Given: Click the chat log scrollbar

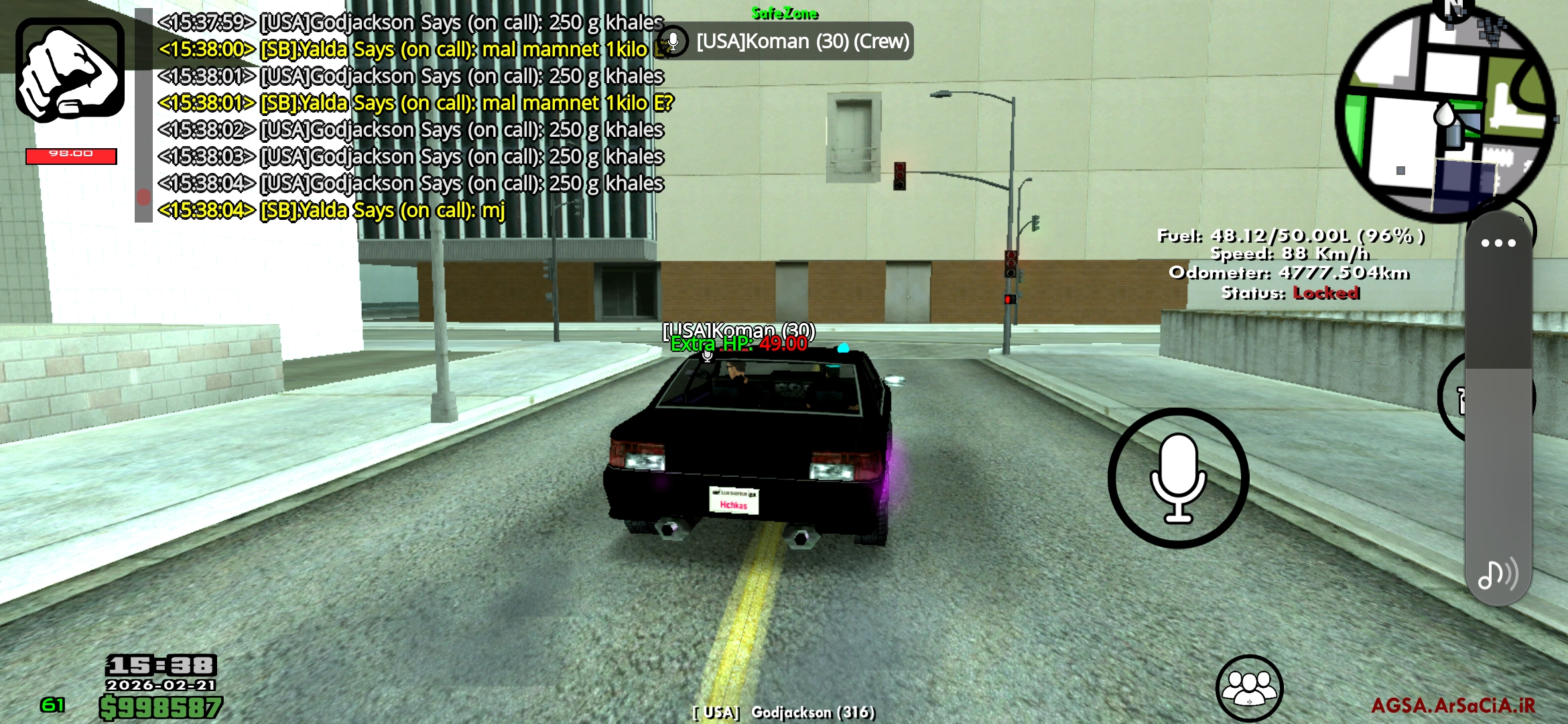Looking at the screenshot, I should coord(143,115).
